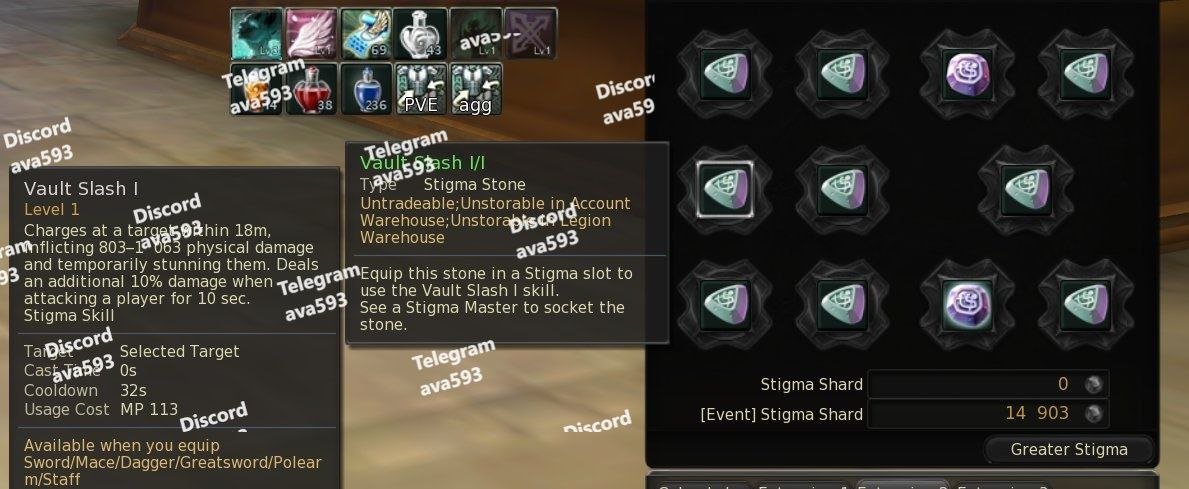Select the highlighted Vault Slash stigma stone

pyautogui.click(x=723, y=186)
